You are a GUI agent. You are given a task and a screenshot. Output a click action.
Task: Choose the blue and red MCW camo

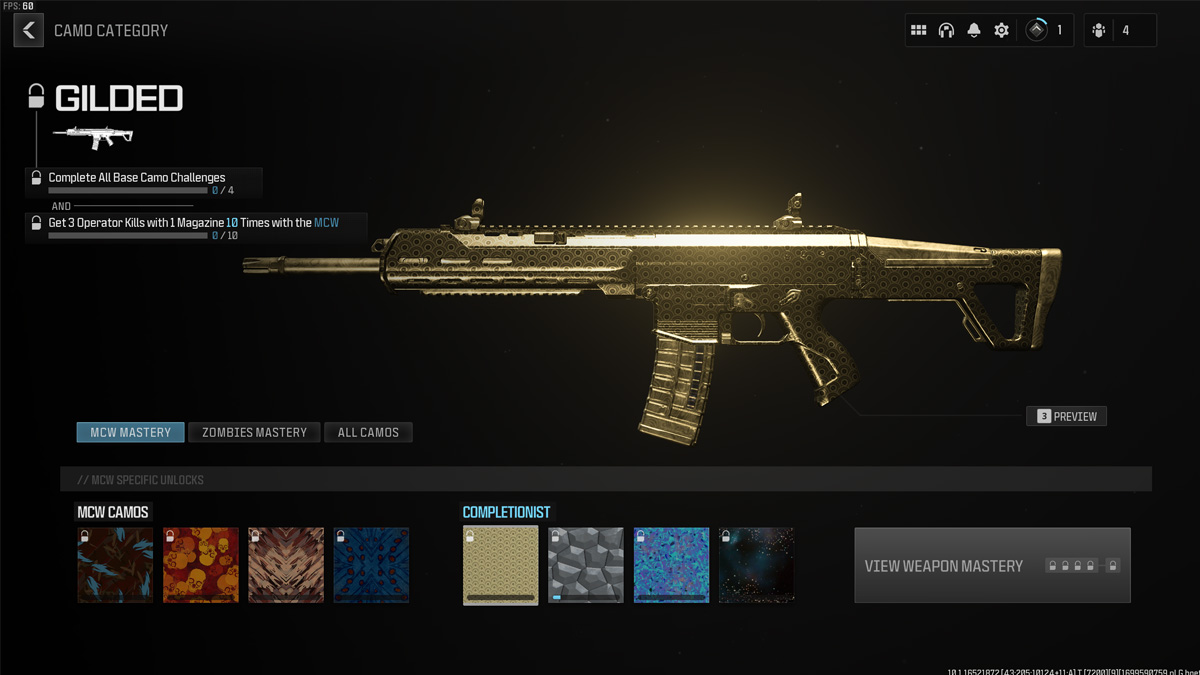click(371, 566)
